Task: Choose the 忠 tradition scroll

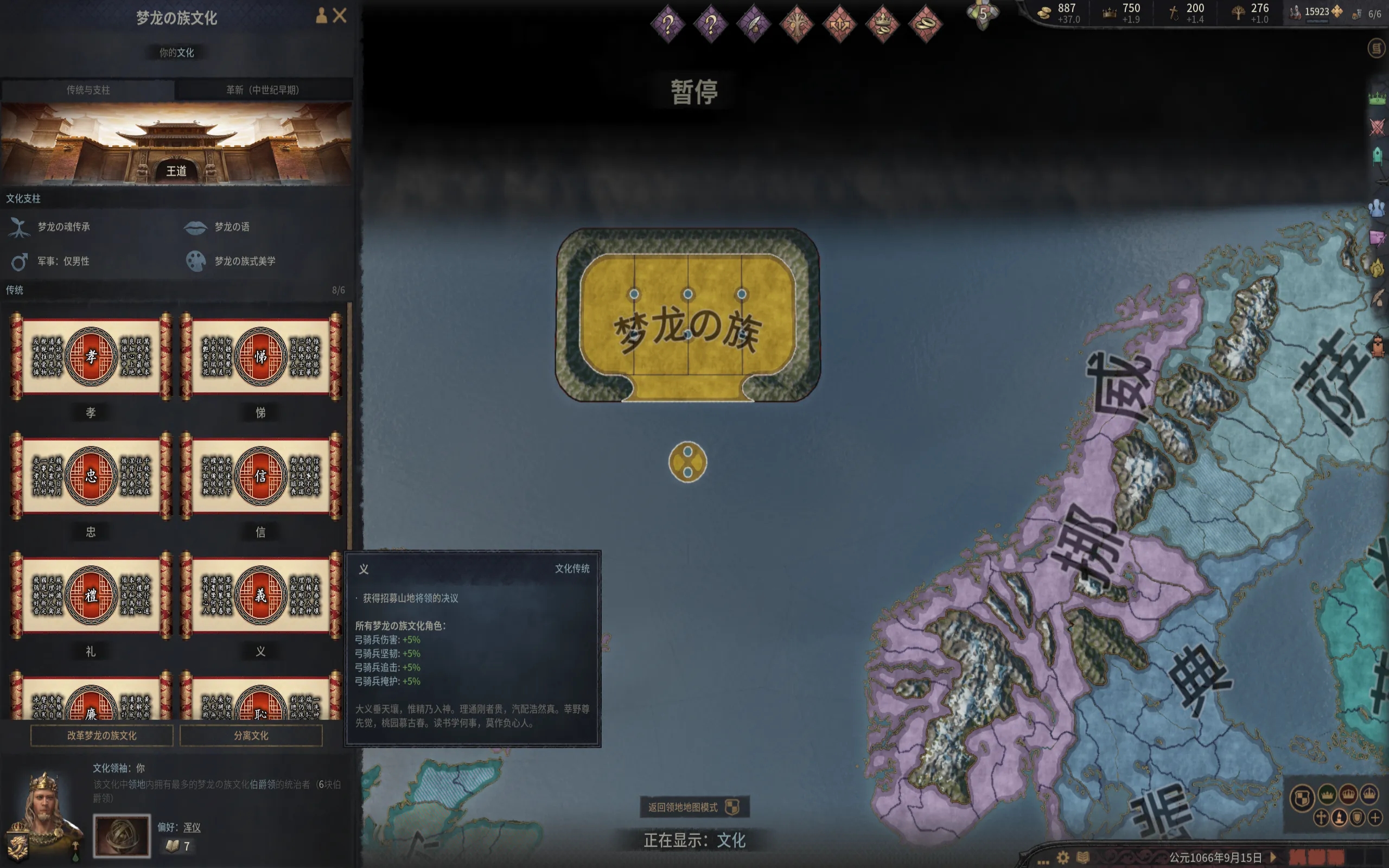Action: tap(91, 476)
